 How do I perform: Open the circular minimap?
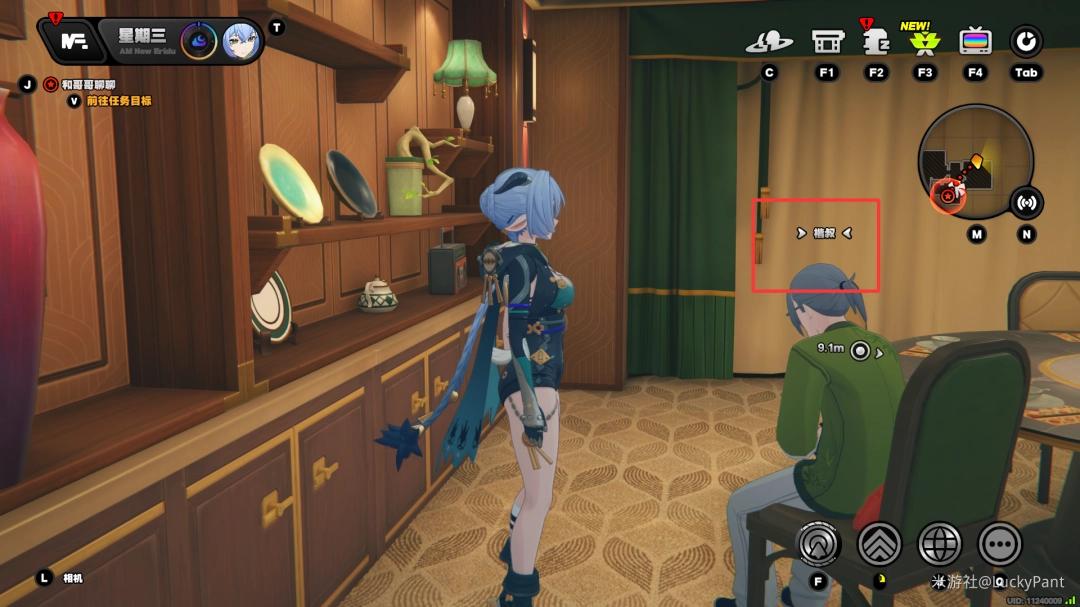pos(974,160)
